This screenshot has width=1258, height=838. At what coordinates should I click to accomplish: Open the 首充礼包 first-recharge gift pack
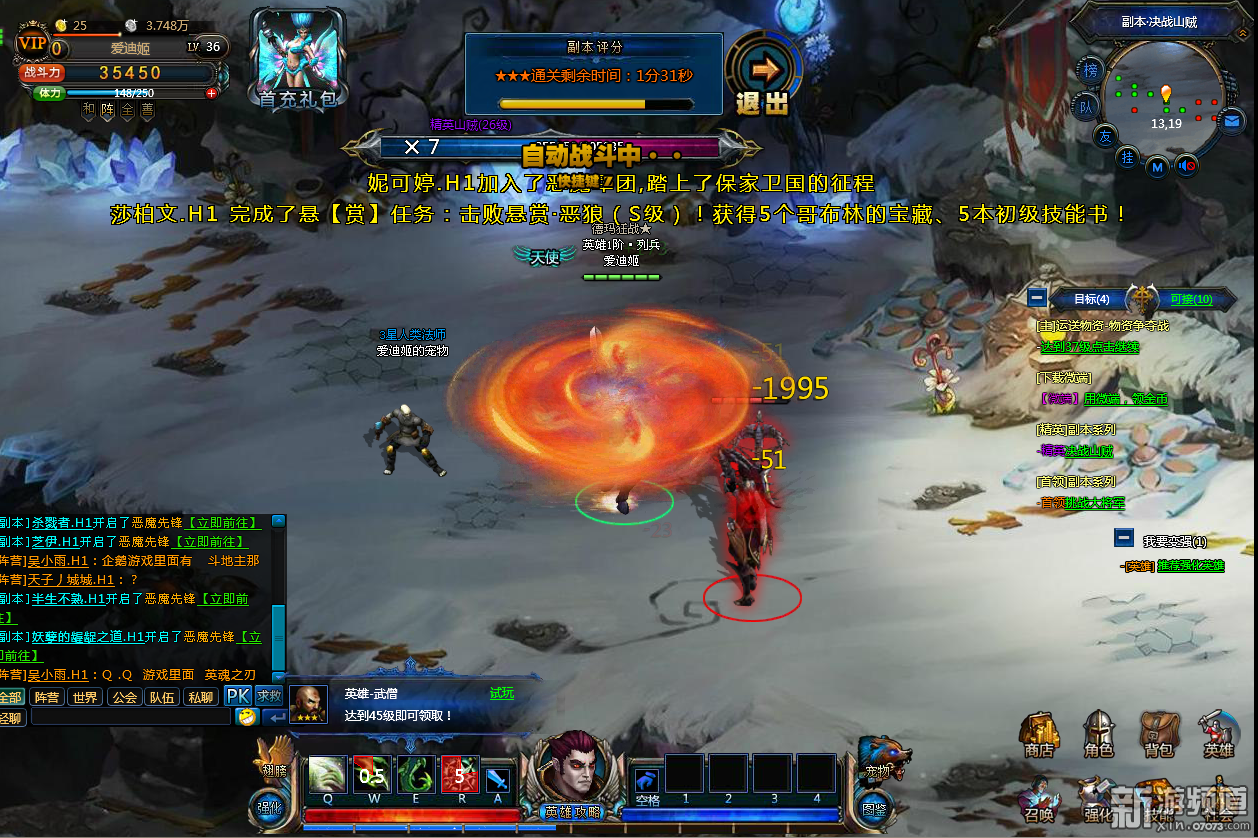tap(298, 60)
